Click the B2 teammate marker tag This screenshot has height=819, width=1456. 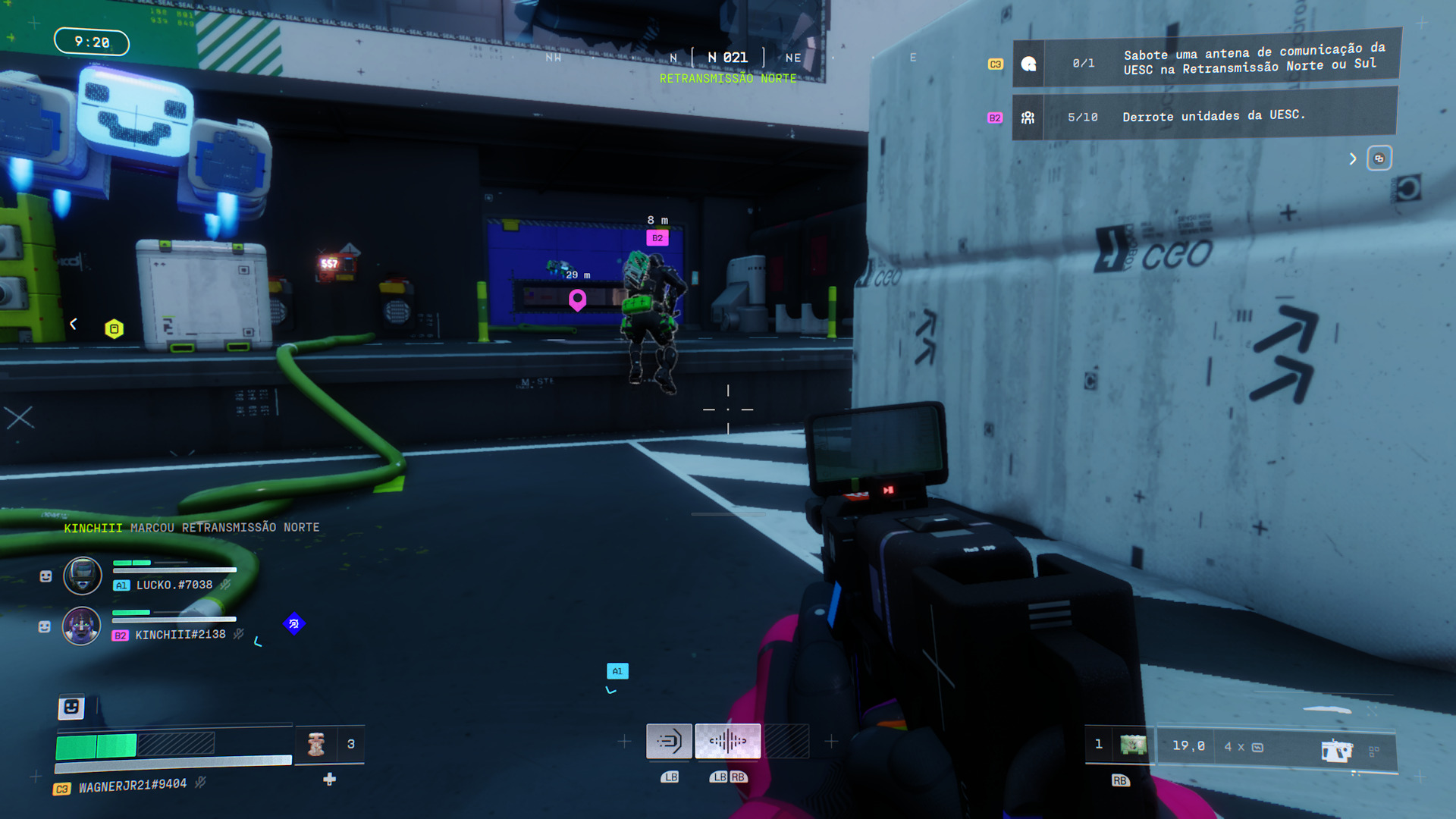657,238
